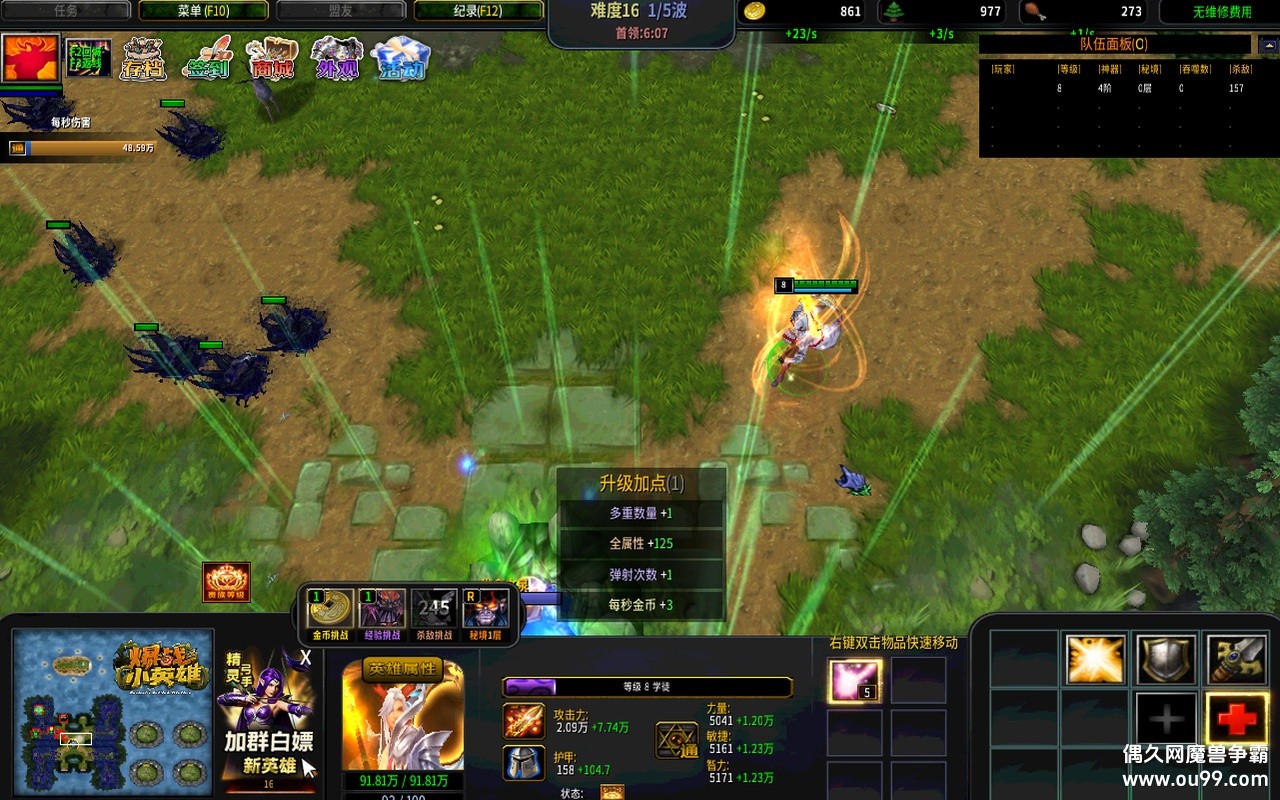The image size is (1280, 800).
Task: Open the 商城 shop
Action: 271,59
